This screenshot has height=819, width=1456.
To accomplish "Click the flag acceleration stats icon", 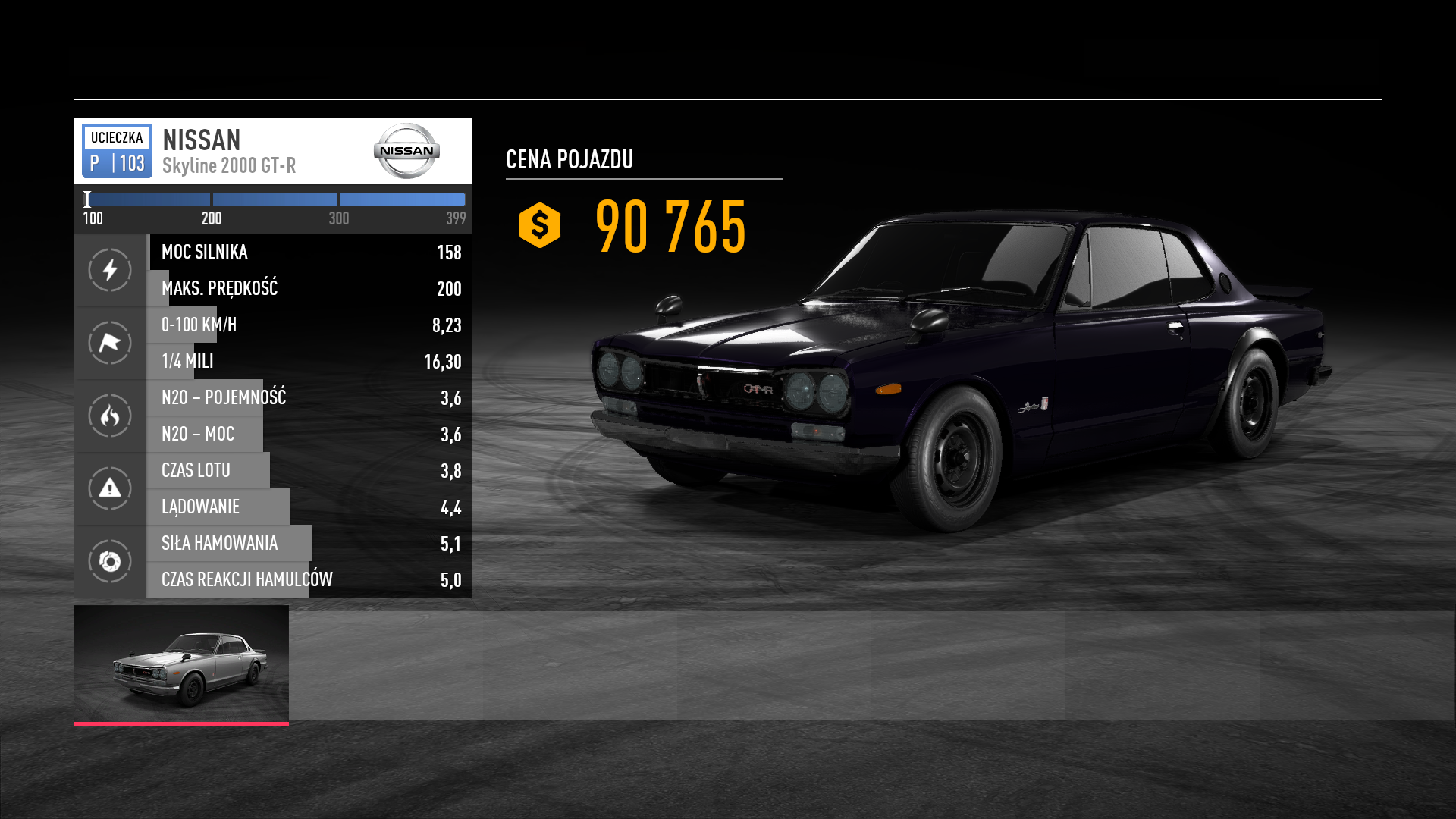I will coord(110,343).
